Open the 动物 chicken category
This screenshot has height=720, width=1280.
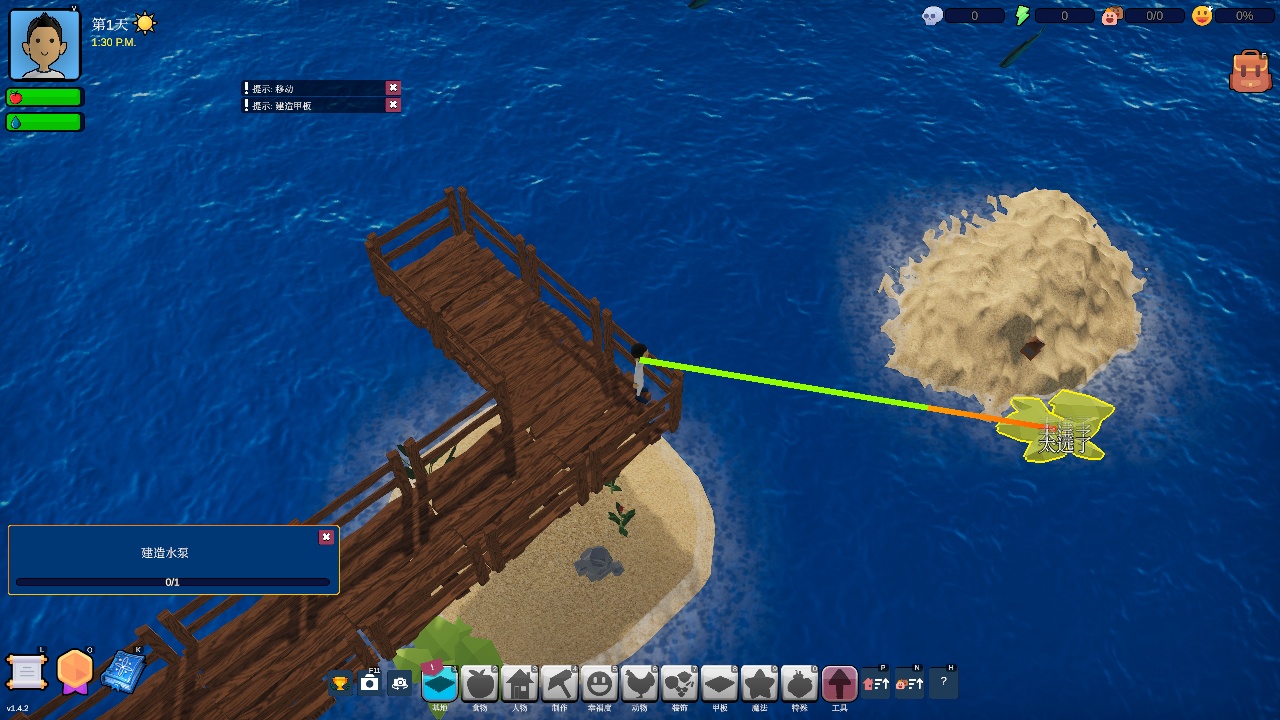[x=640, y=684]
